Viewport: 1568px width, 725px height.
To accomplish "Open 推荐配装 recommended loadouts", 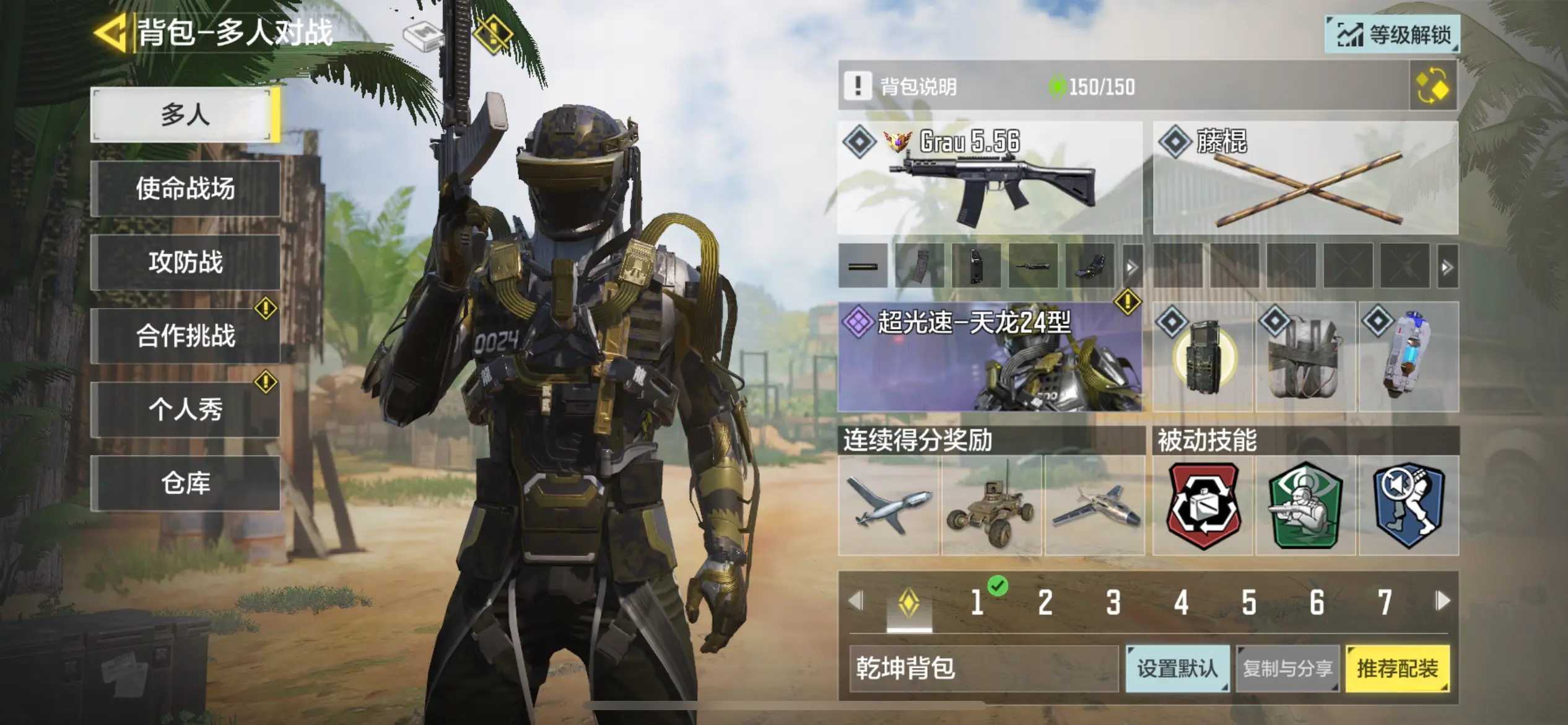I will (1398, 669).
